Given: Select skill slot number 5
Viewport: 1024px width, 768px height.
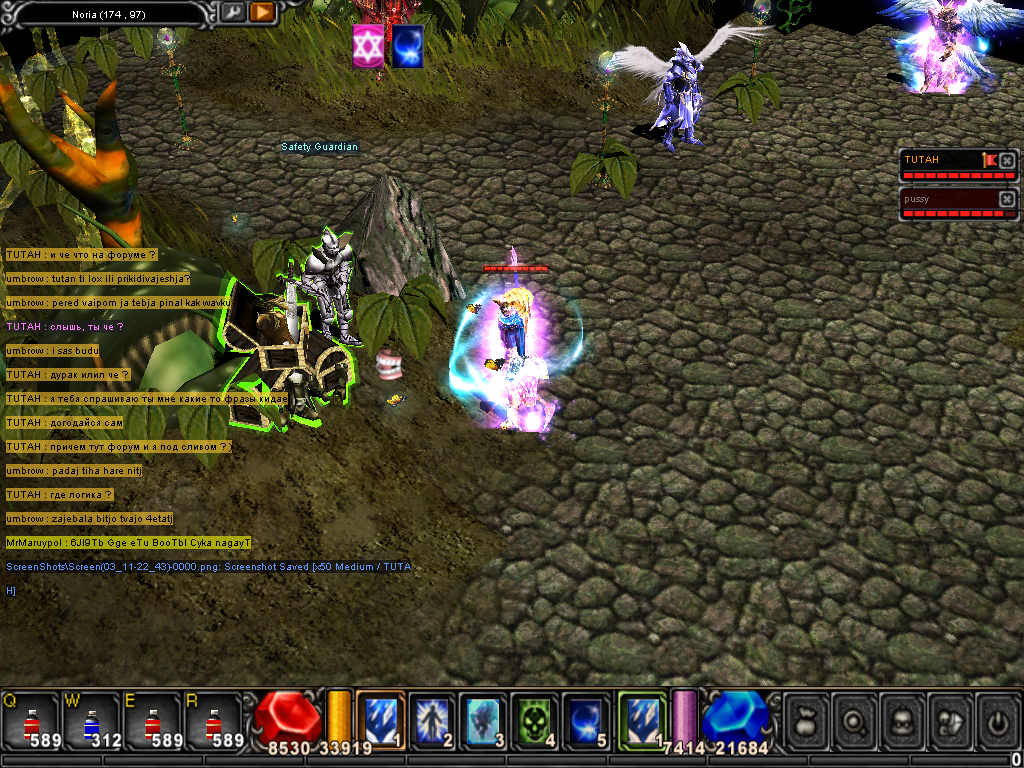Looking at the screenshot, I should (587, 720).
